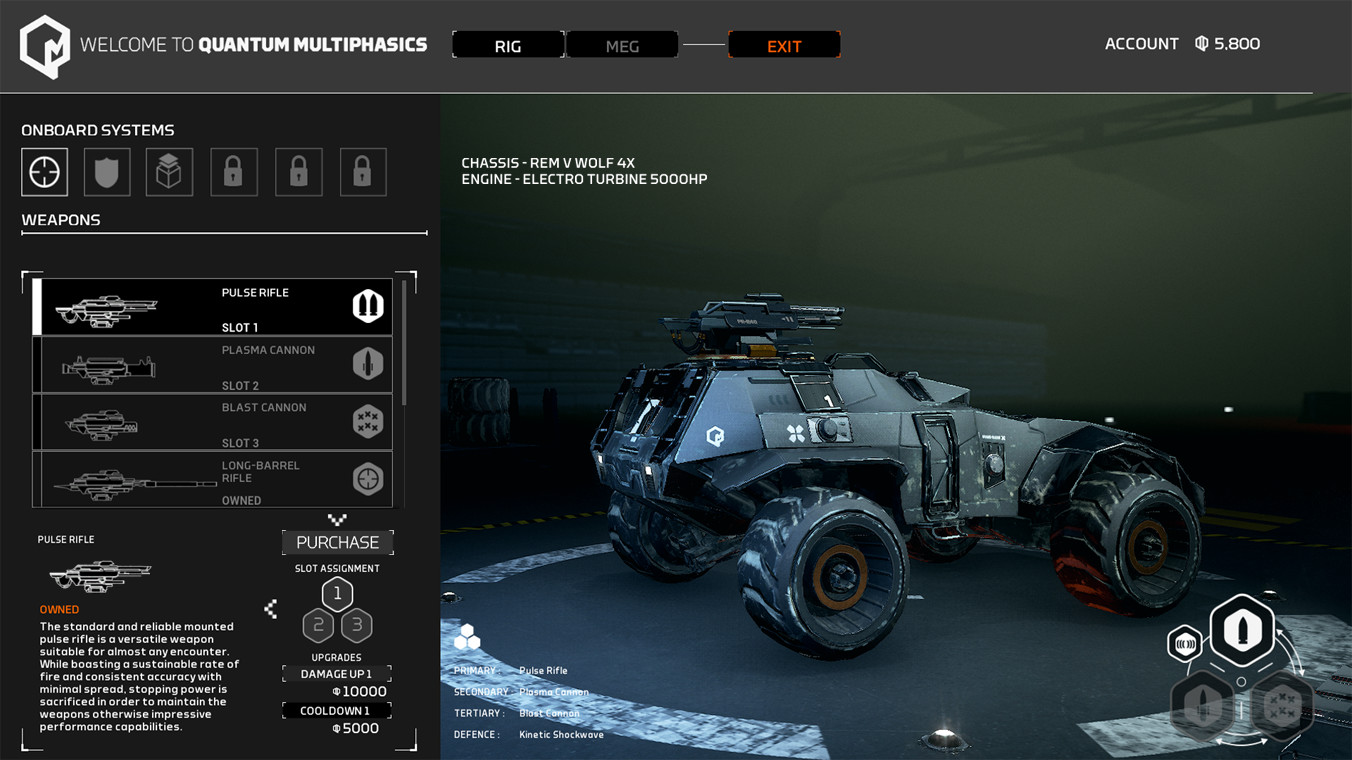This screenshot has width=1352, height=760.
Task: Open the shield defence systems category
Action: point(107,172)
